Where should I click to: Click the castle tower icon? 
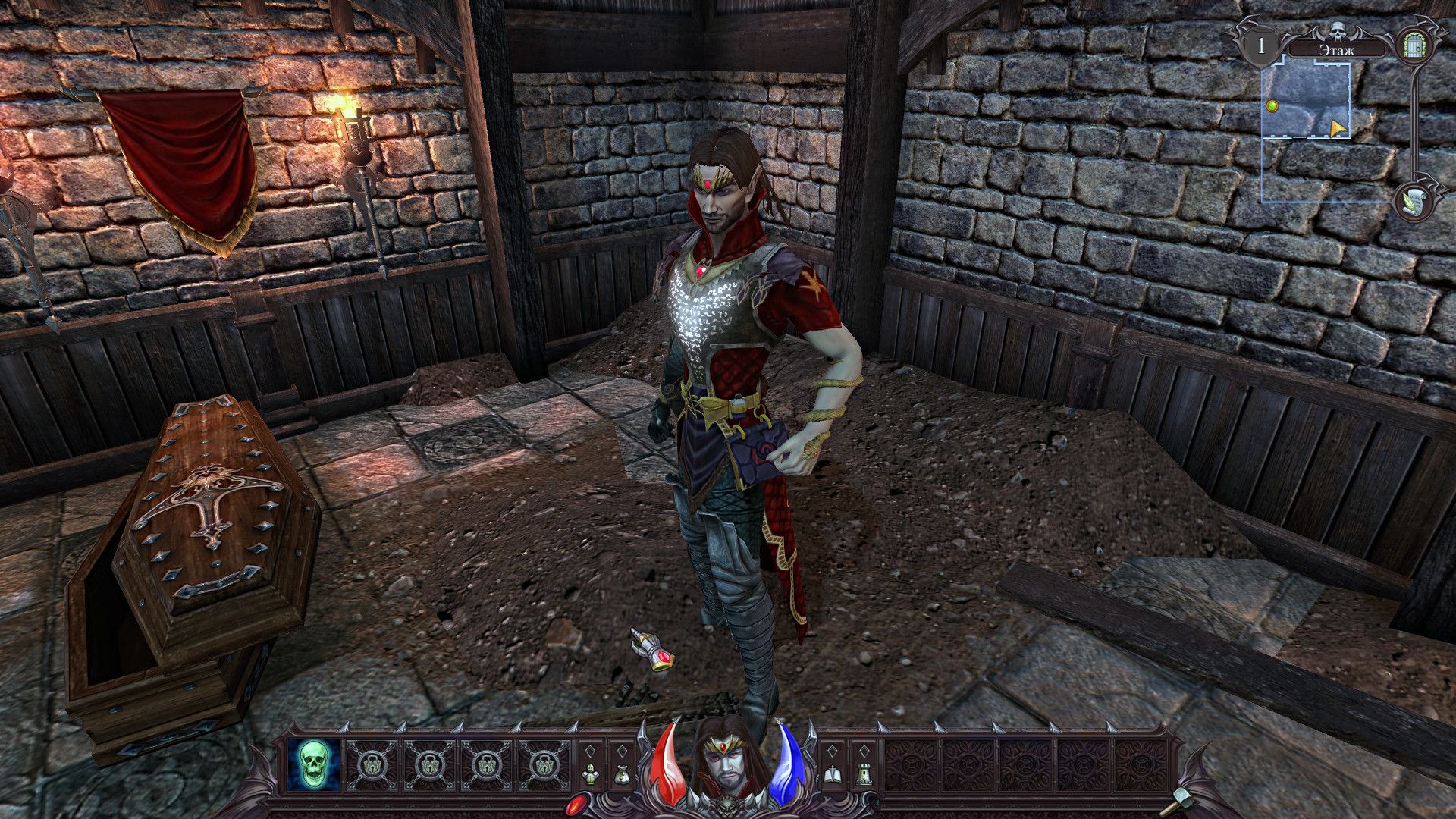(863, 774)
